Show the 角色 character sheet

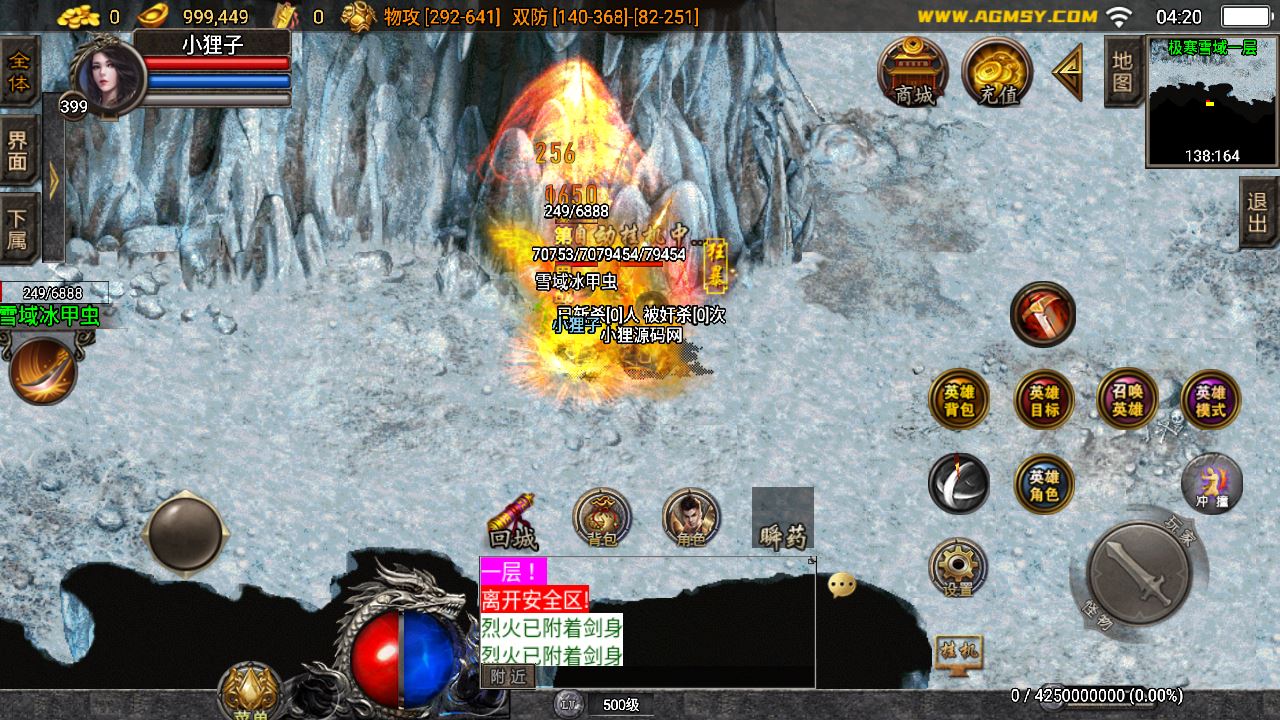tap(691, 519)
